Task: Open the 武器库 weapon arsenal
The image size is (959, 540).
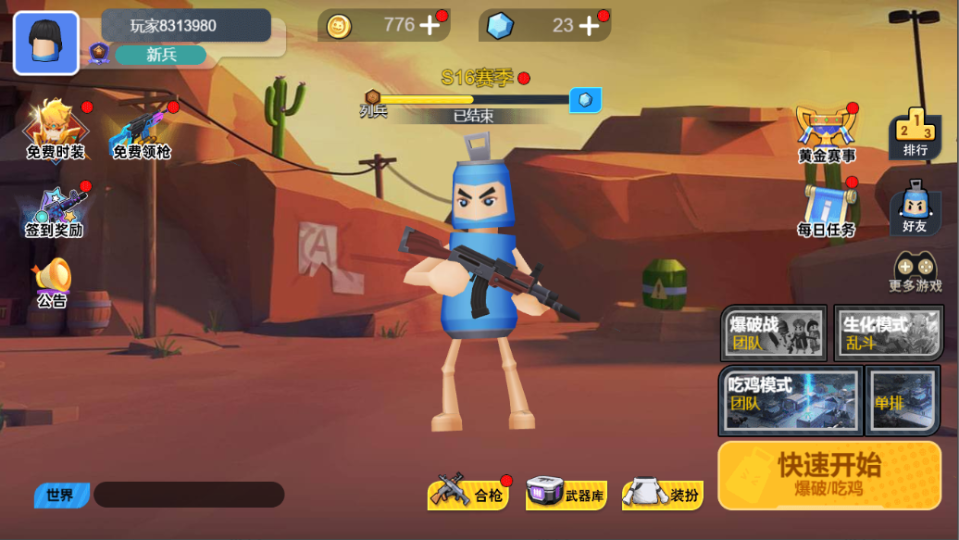Action: [565, 493]
